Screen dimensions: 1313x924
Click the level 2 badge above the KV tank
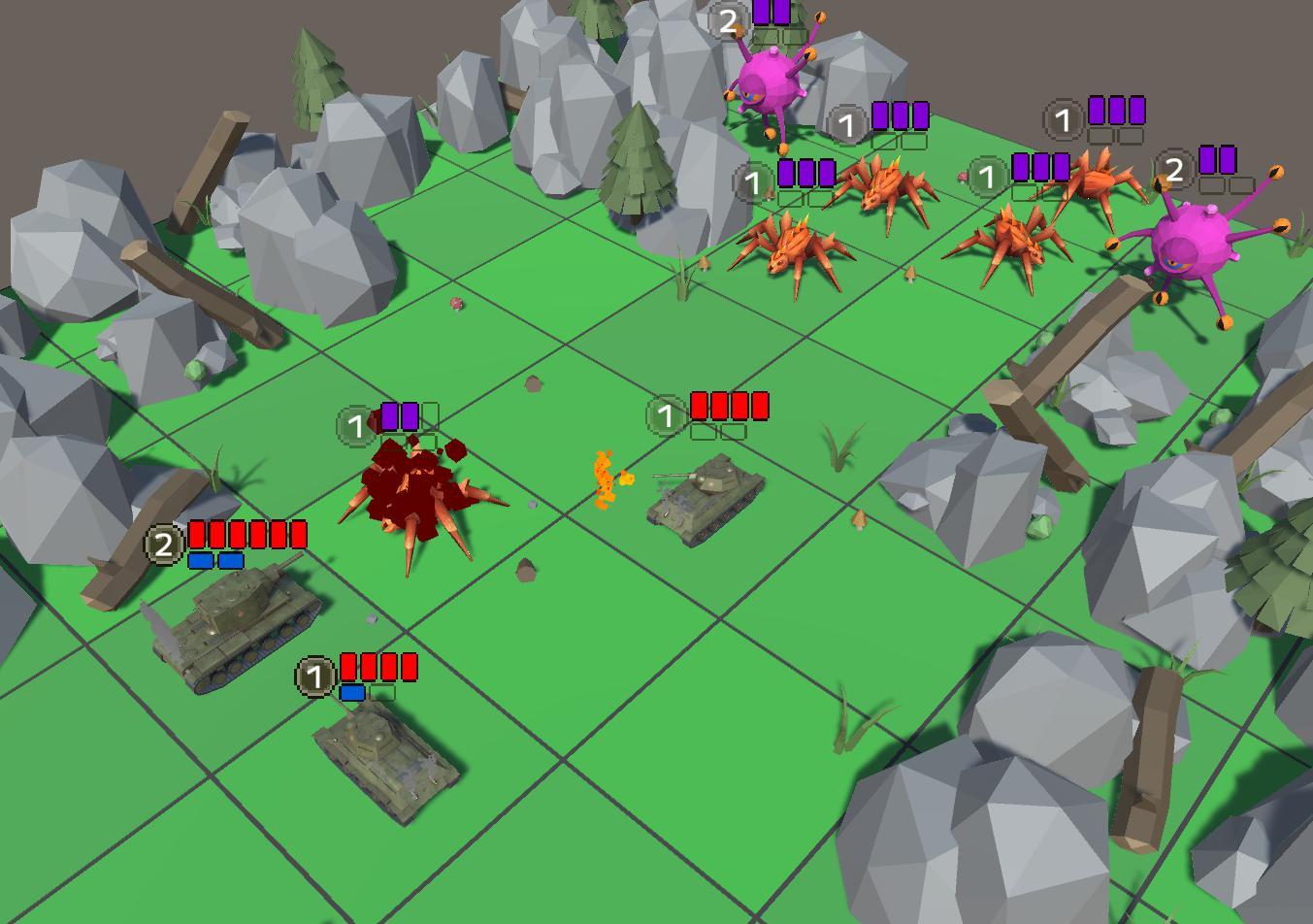tap(162, 544)
